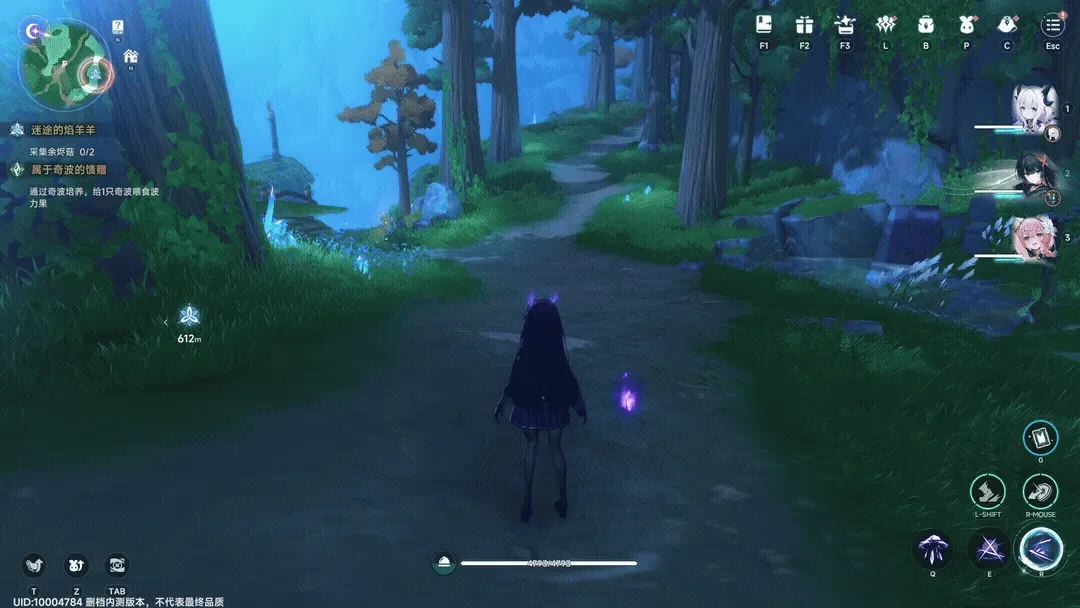Open the gift box menu
This screenshot has width=1080, height=608.
pyautogui.click(x=804, y=24)
